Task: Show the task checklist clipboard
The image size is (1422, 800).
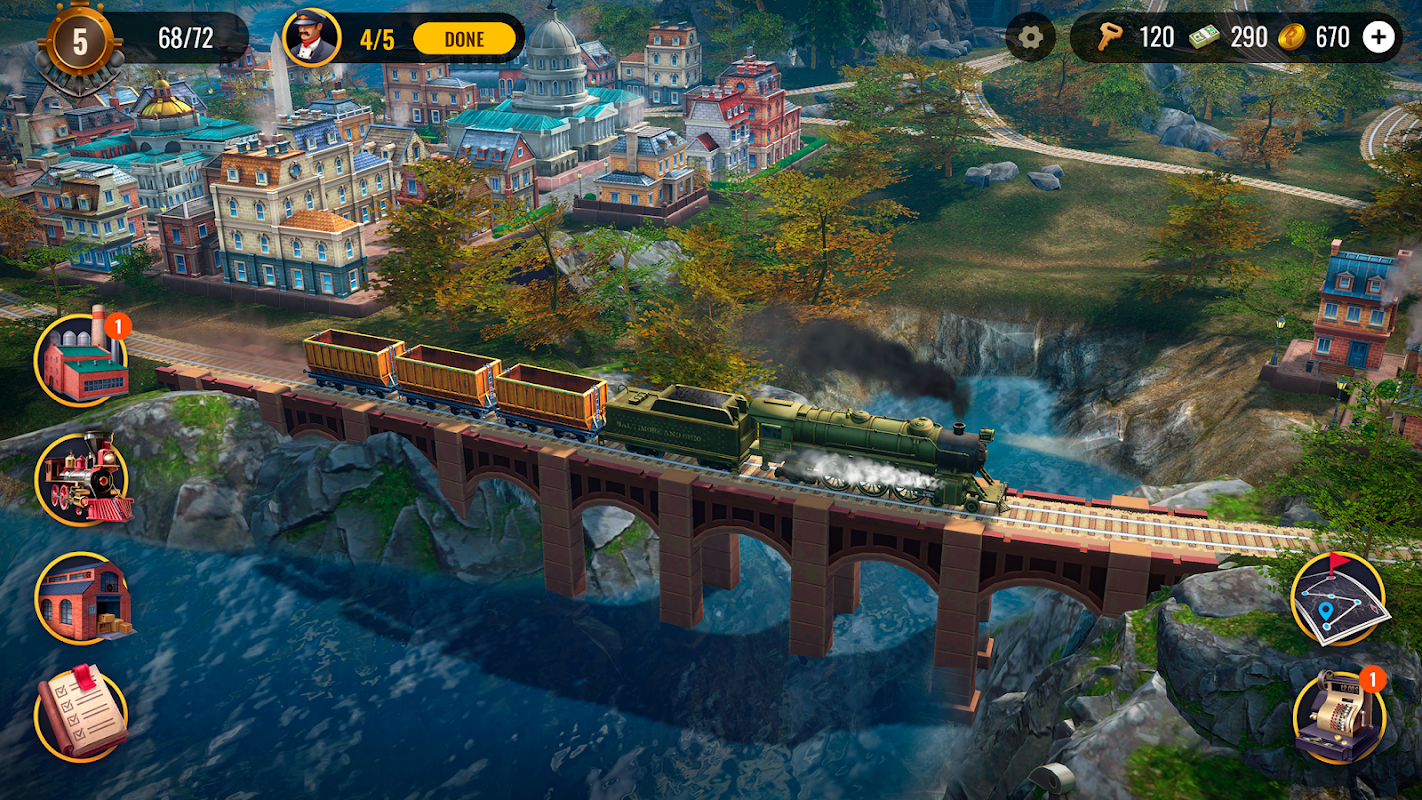Action: (82, 713)
